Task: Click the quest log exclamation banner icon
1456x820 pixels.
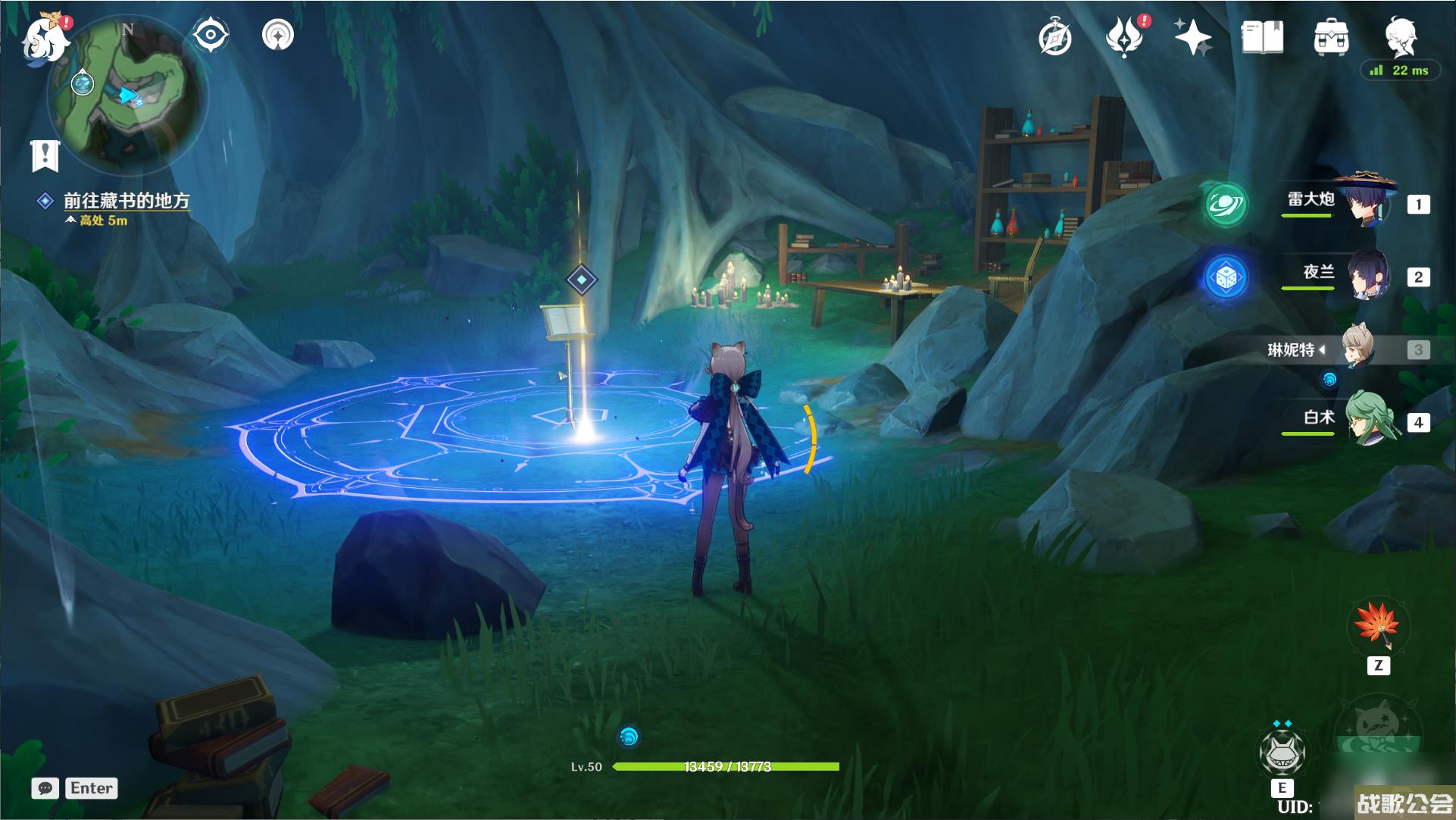Action: (x=45, y=155)
